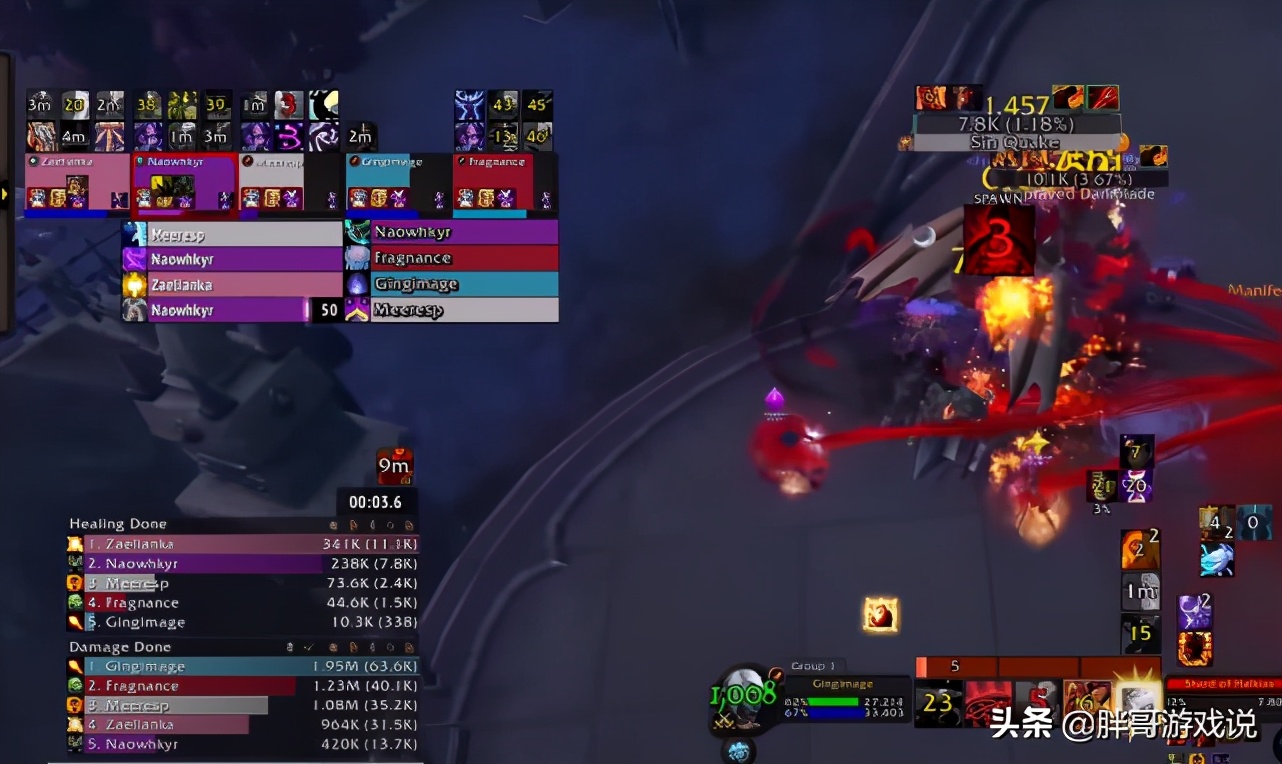The width and height of the screenshot is (1282, 764).
Task: Click the Damage Done title to switch displays
Action: point(120,647)
